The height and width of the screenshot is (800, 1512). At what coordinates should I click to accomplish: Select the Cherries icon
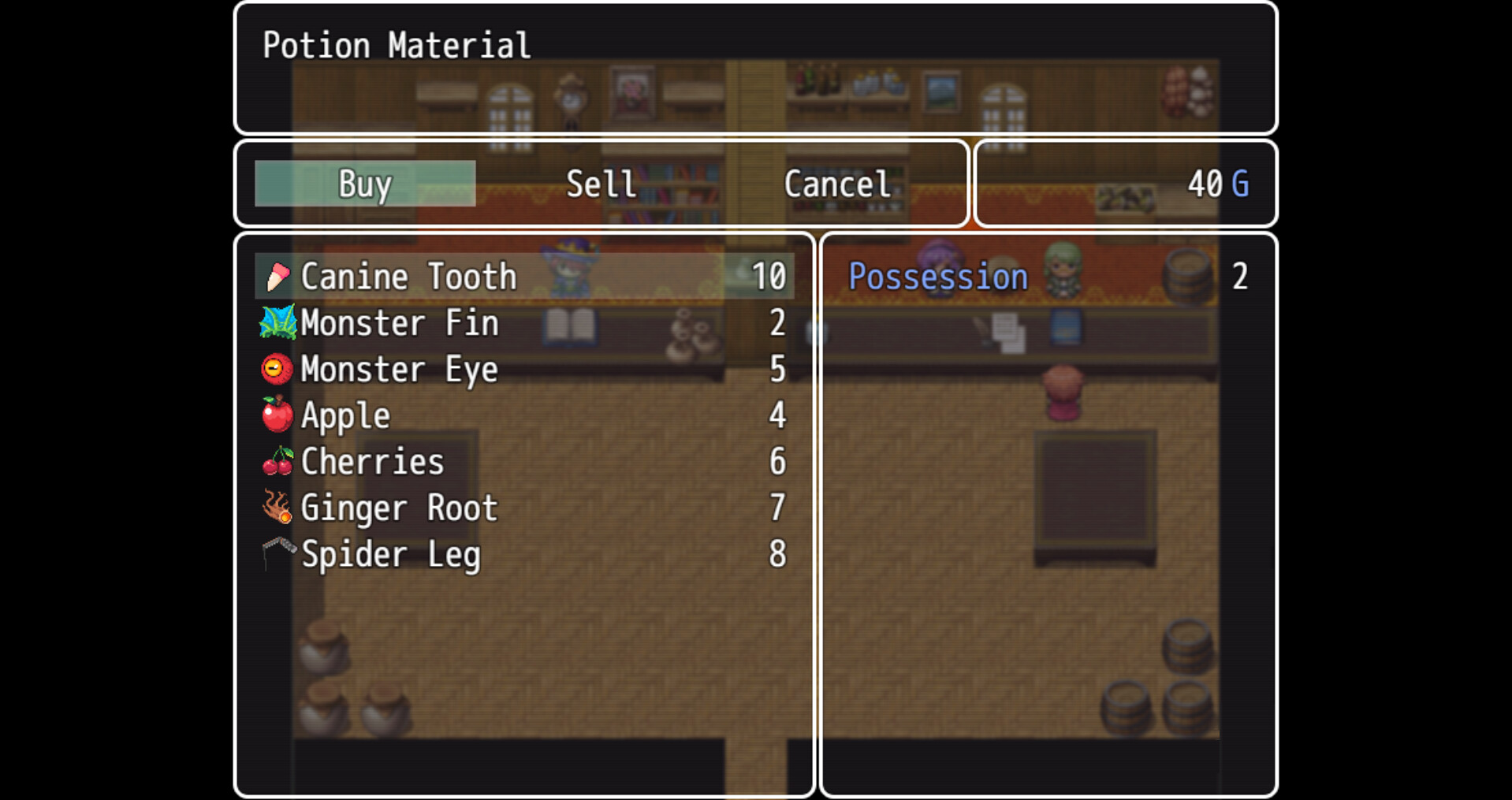[276, 462]
